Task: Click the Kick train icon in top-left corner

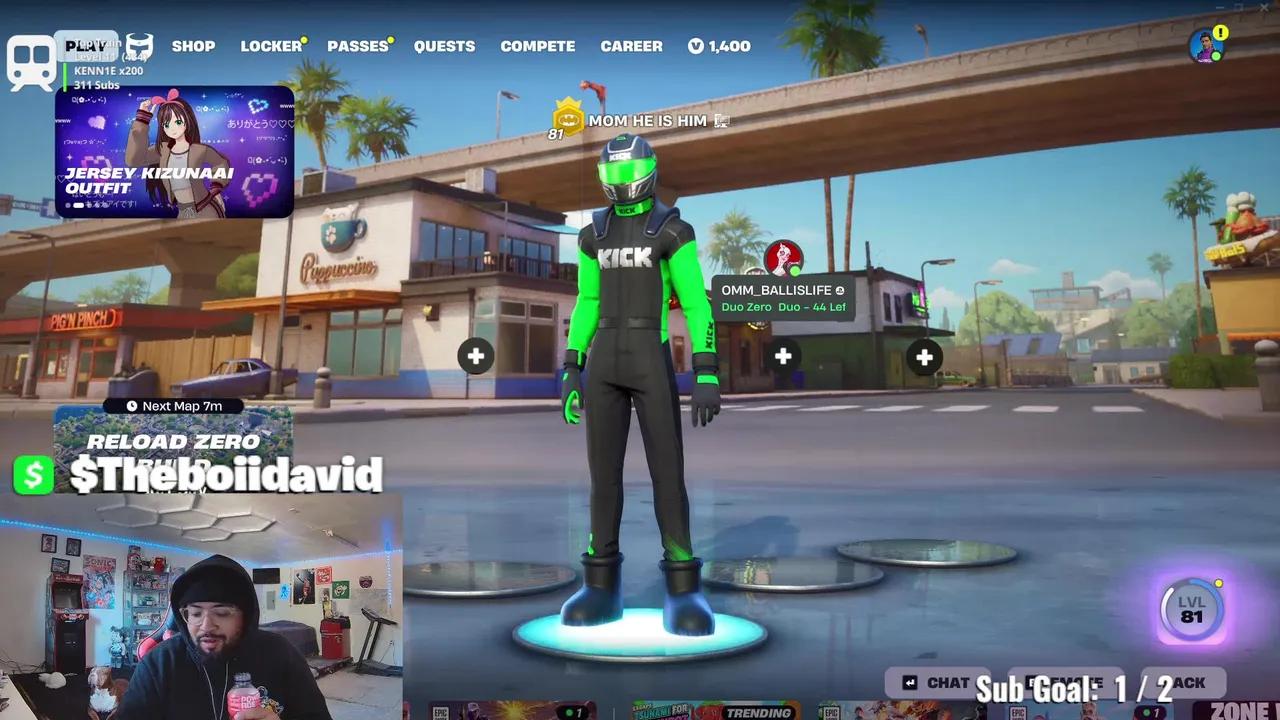Action: pyautogui.click(x=31, y=57)
